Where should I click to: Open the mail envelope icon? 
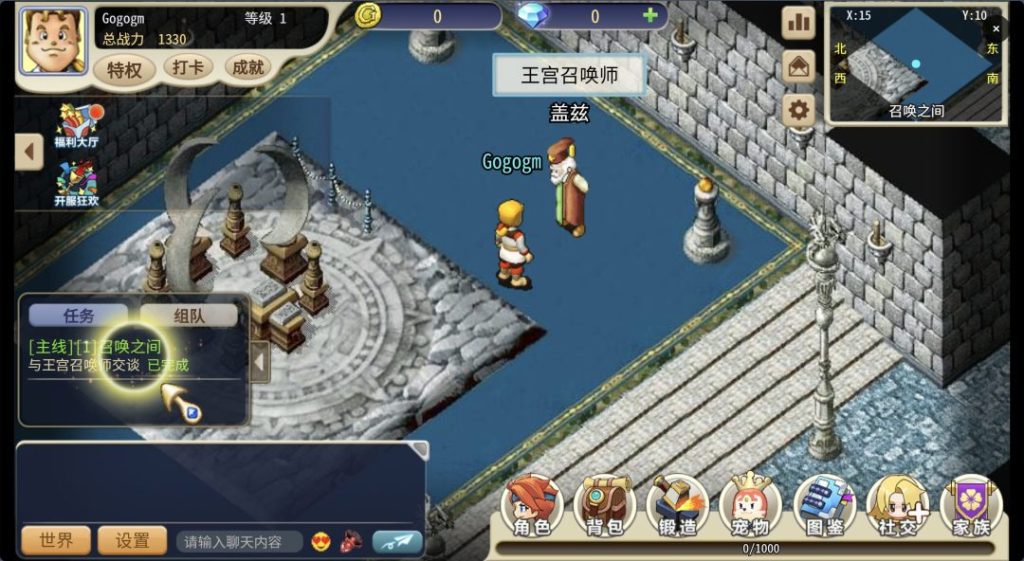798,66
